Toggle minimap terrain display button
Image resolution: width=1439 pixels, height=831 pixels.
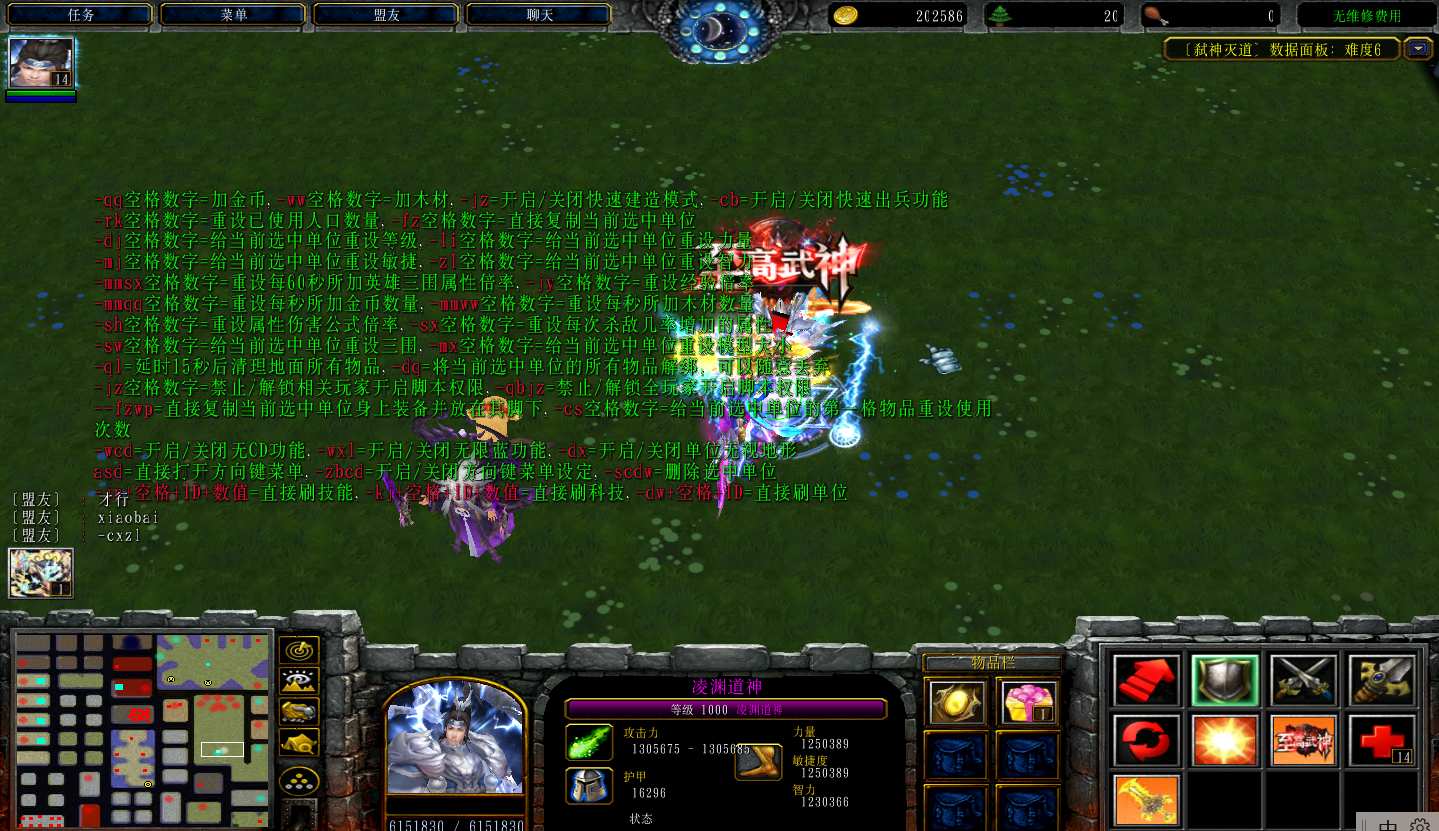coord(299,681)
